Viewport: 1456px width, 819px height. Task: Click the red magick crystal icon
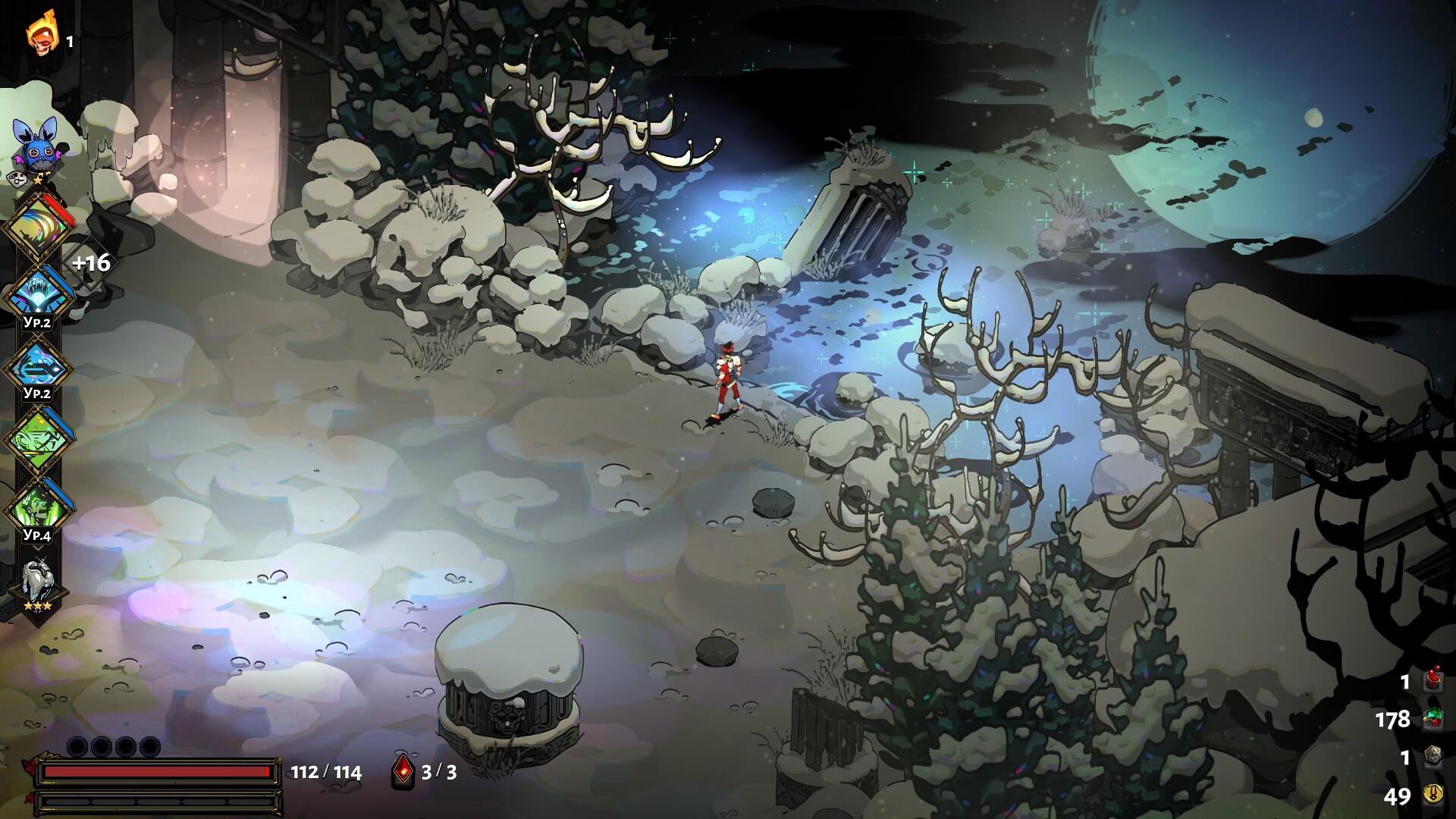(x=403, y=771)
